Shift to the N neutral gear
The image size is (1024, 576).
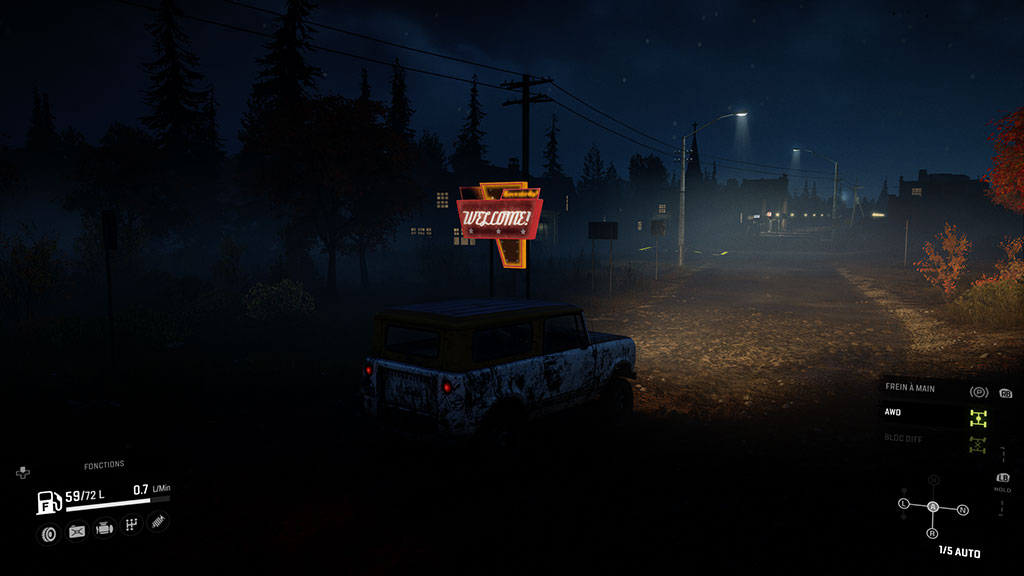963,510
